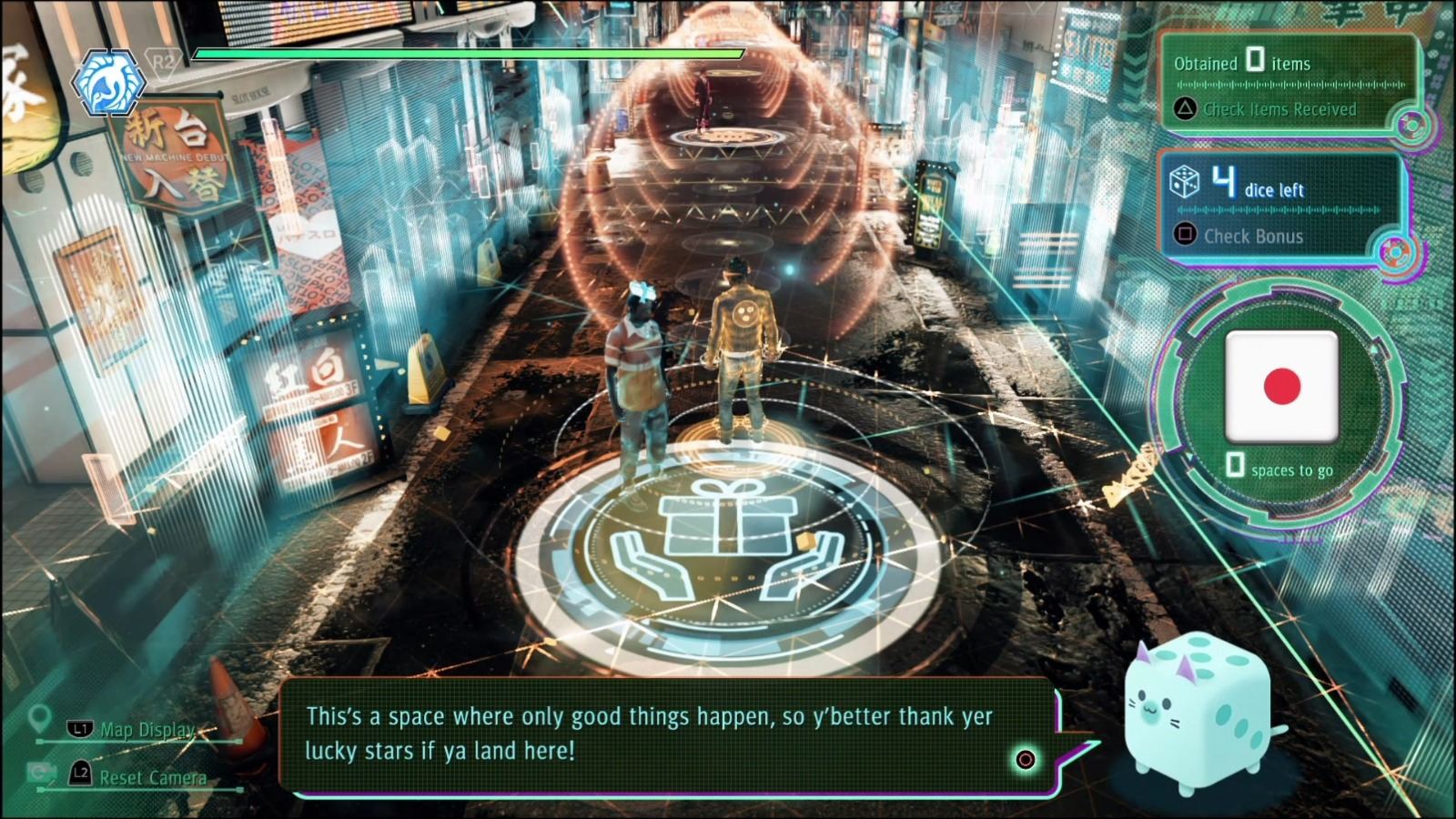Image resolution: width=1456 pixels, height=819 pixels.
Task: Select the 'Obtained 0 items' header
Action: (1242, 64)
